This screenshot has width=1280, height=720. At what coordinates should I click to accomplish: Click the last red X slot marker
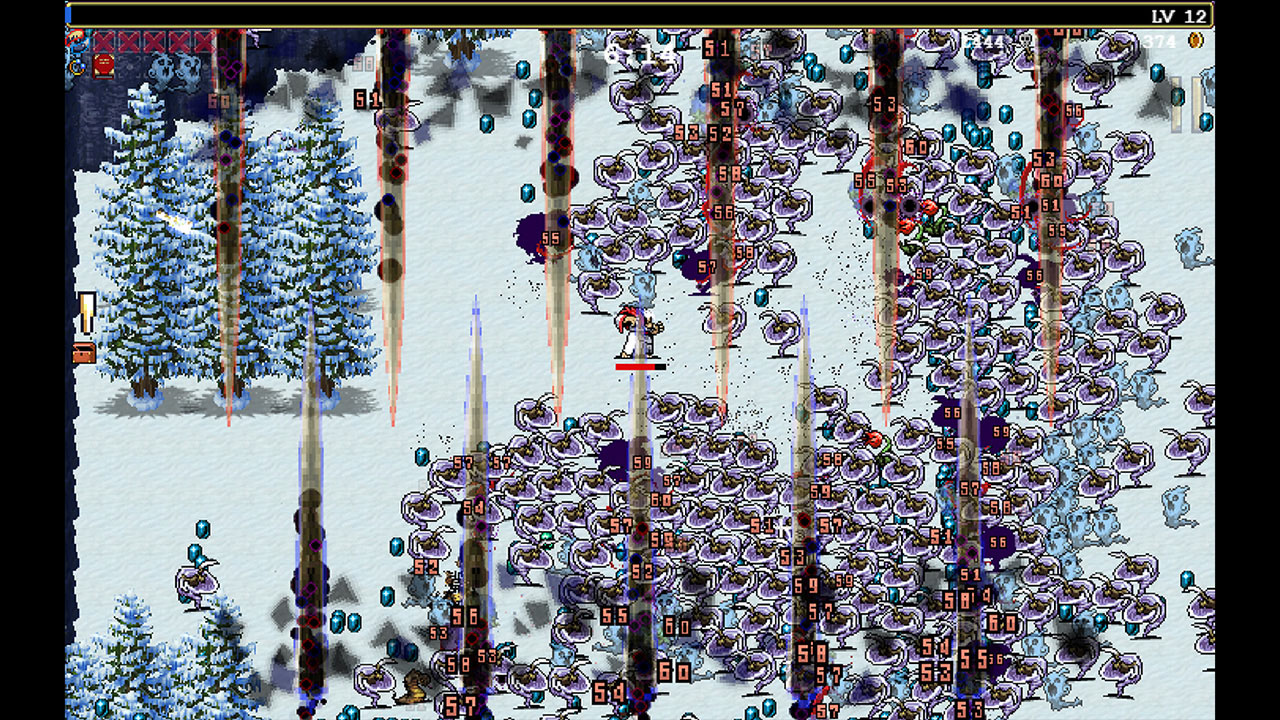[x=200, y=42]
